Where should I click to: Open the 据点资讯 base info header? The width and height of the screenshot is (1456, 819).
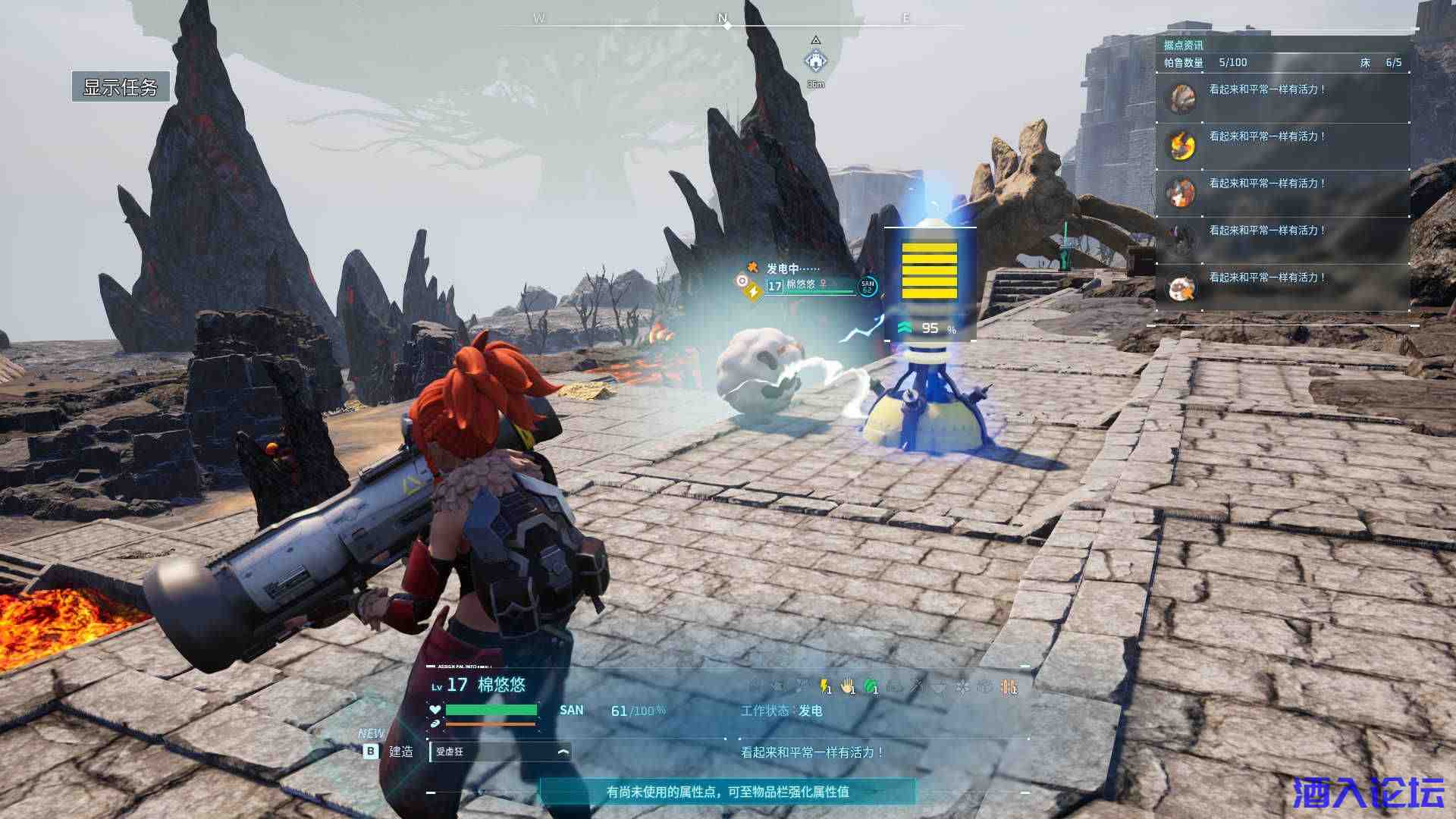point(1183,45)
